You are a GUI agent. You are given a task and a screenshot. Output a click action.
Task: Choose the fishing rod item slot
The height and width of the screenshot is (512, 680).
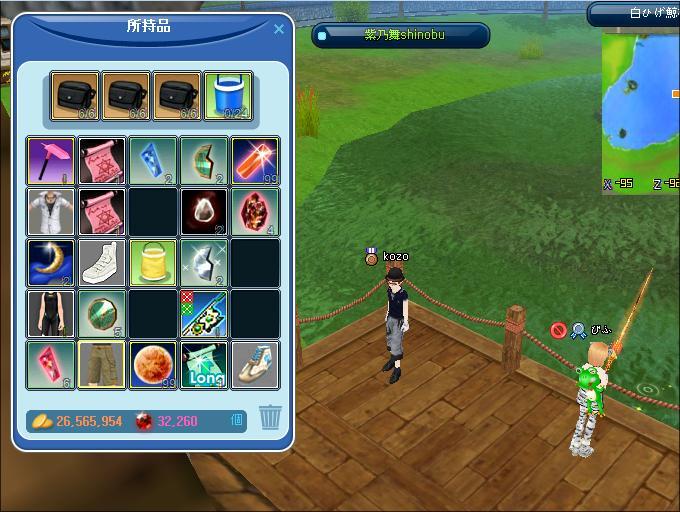(204, 315)
